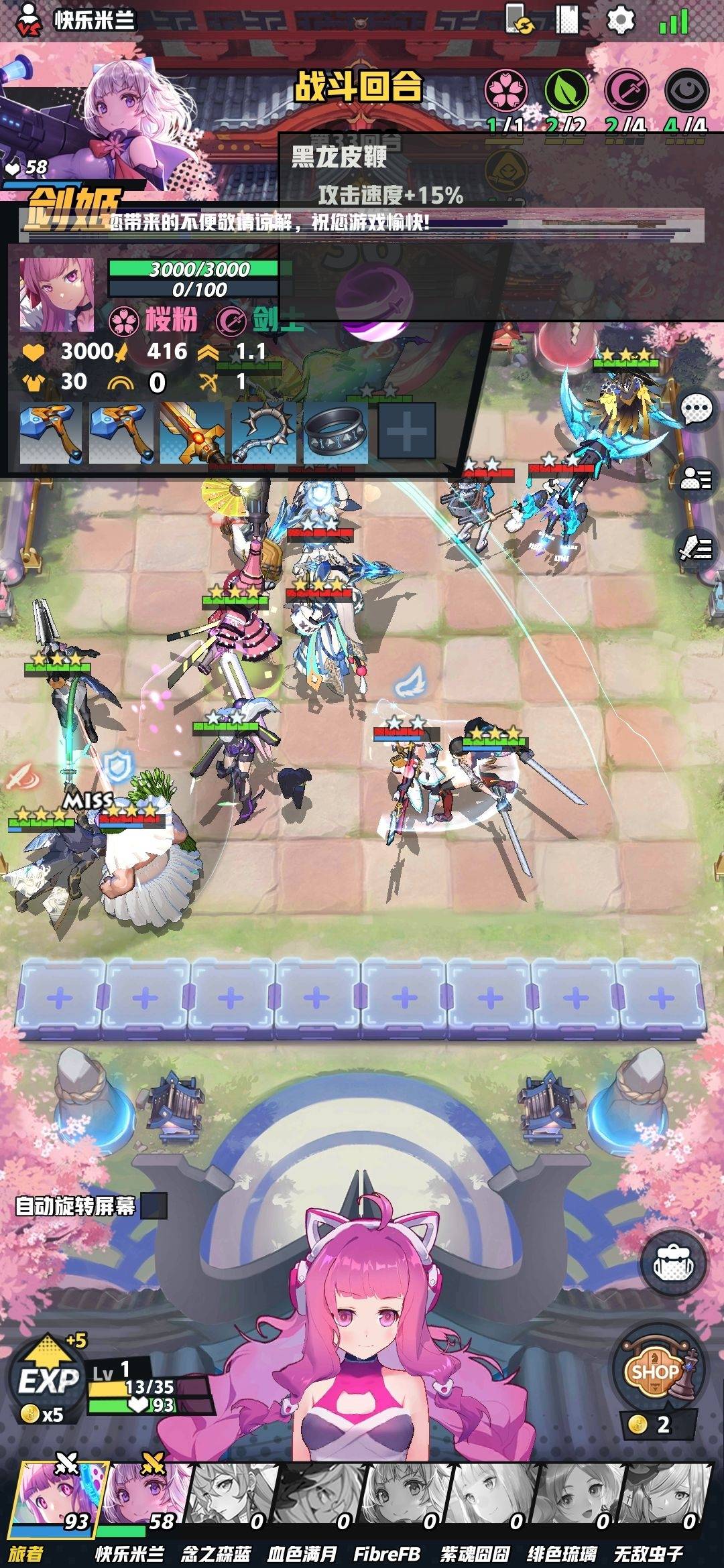The height and width of the screenshot is (1568, 724).
Task: Select the dark ring item slot
Action: coord(335,434)
